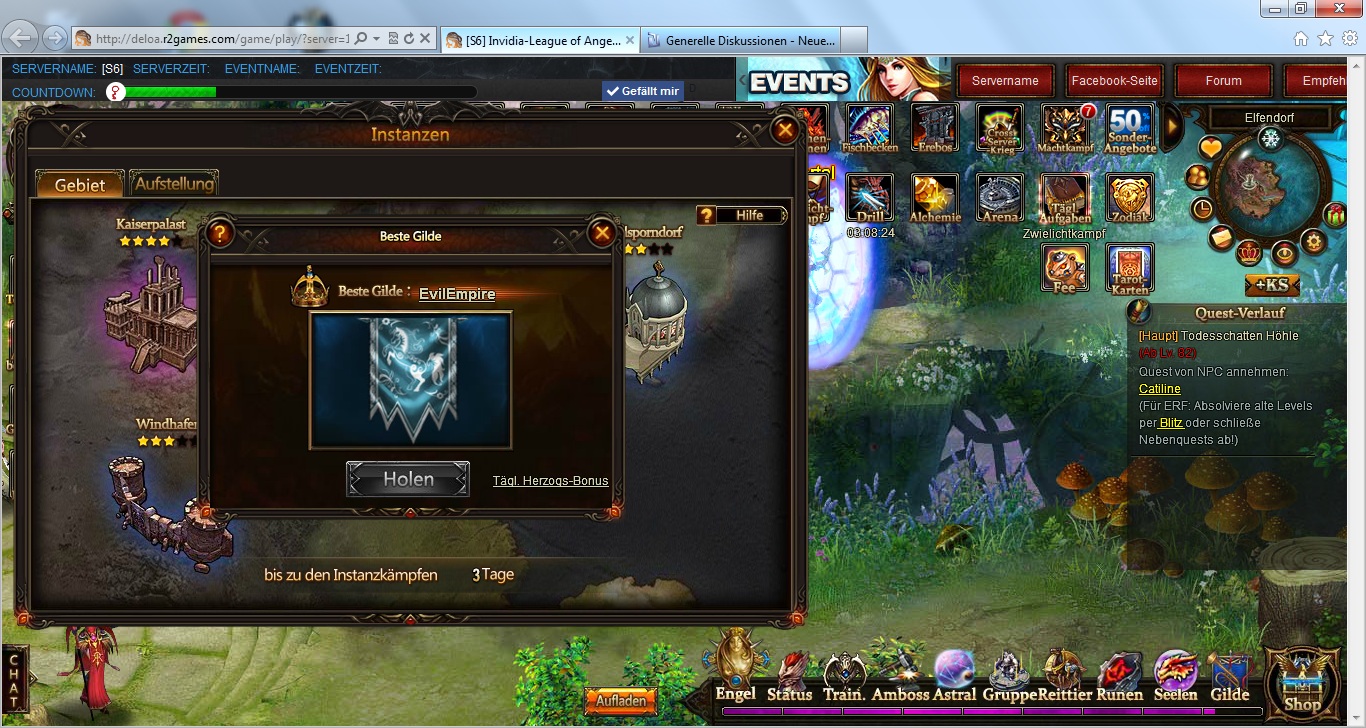Switch to the Aufstellung tab

[174, 184]
